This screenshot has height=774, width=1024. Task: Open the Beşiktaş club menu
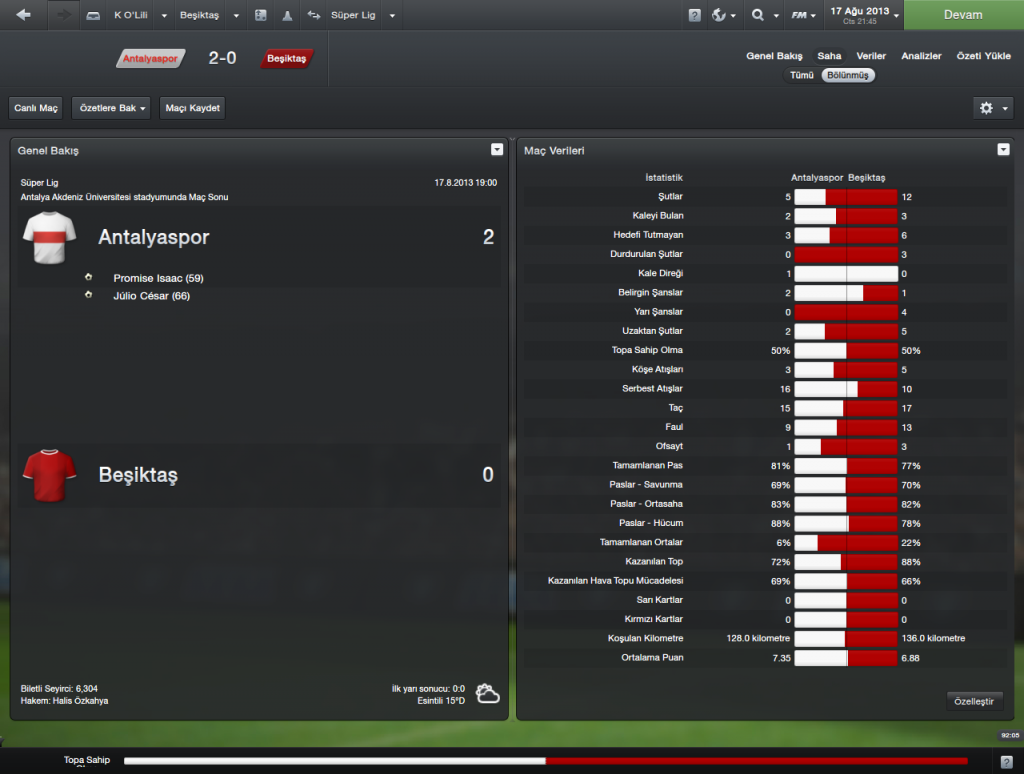click(209, 16)
